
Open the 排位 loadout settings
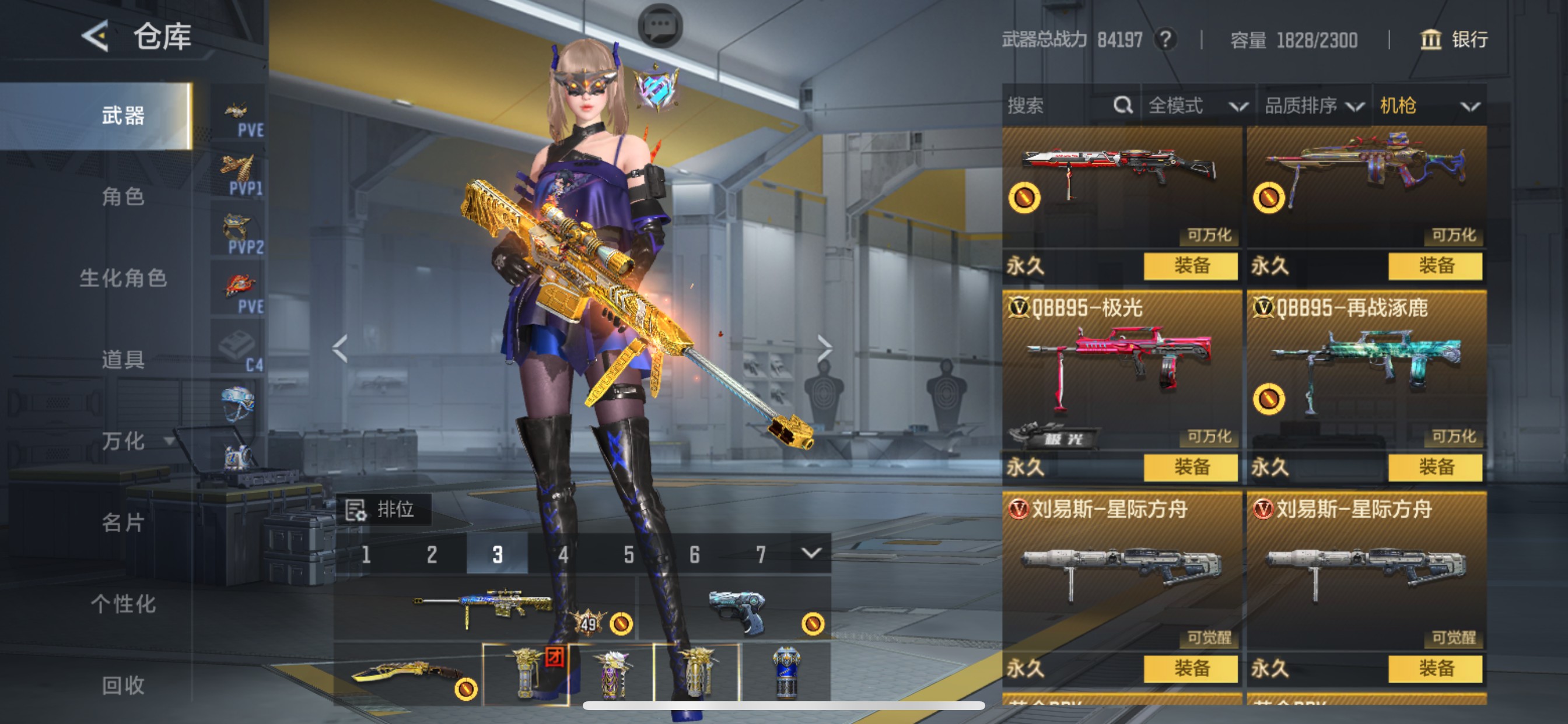pos(382,509)
